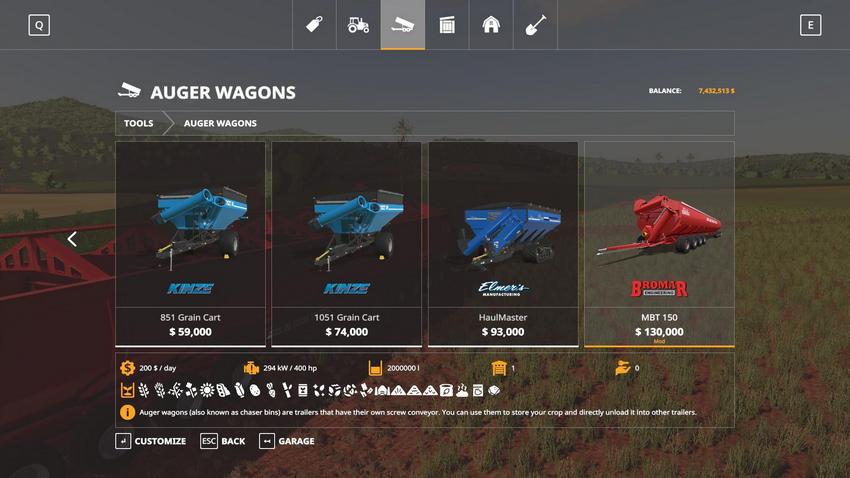Click the Back button
This screenshot has height=478, width=850.
pos(223,441)
